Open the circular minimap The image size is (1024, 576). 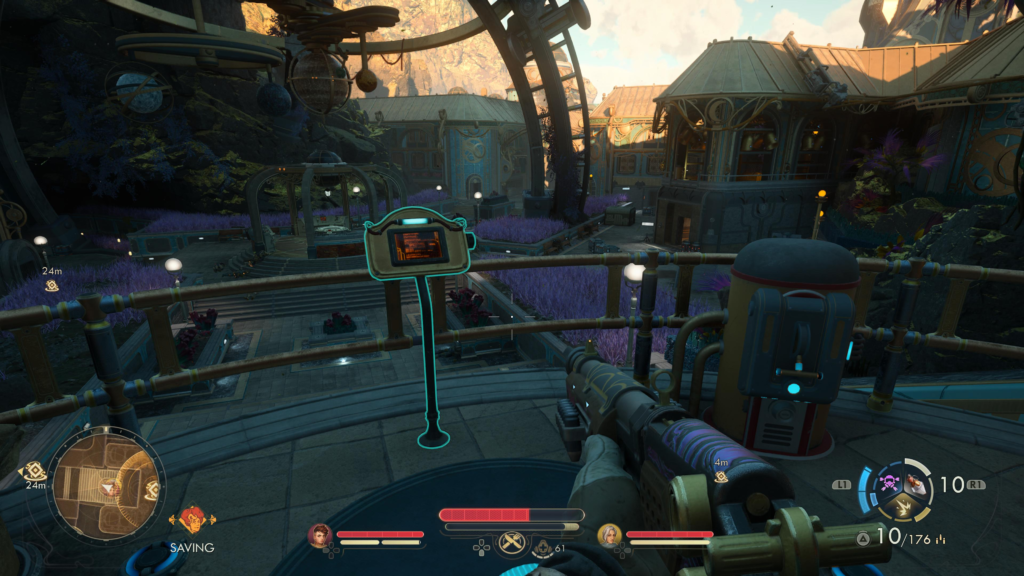106,485
